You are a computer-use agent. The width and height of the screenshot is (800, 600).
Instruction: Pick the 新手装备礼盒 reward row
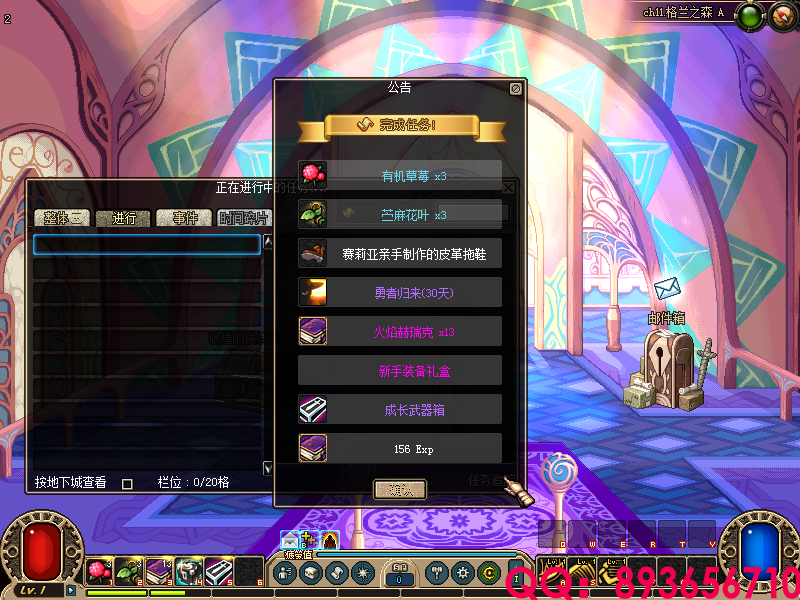(x=400, y=370)
